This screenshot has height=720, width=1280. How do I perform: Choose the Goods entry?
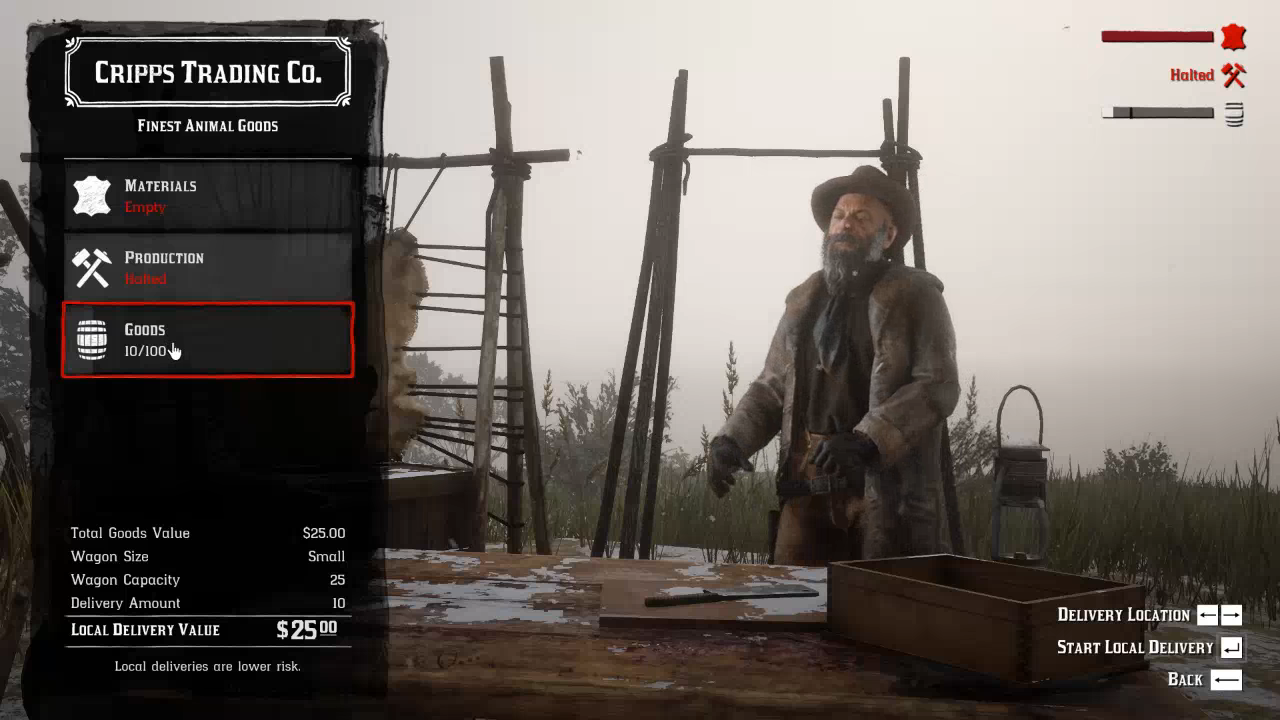(208, 340)
